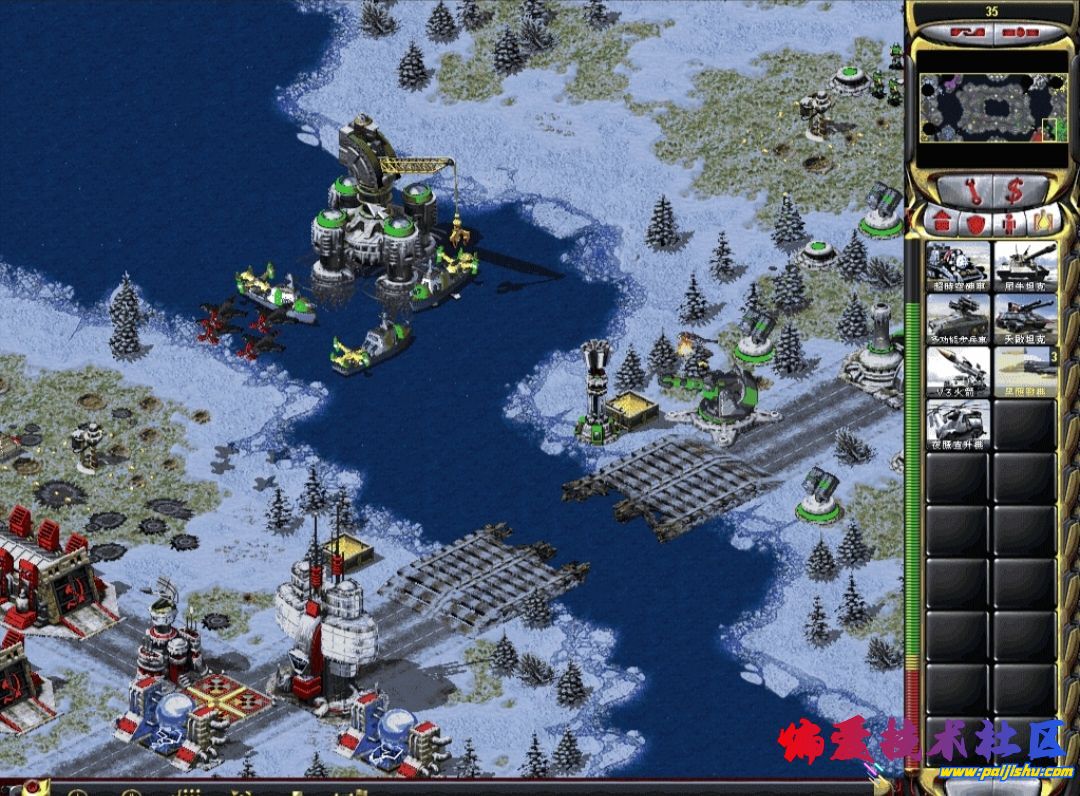The height and width of the screenshot is (796, 1080).
Task: Build an Apocalypse Tank
Action: click(1025, 318)
